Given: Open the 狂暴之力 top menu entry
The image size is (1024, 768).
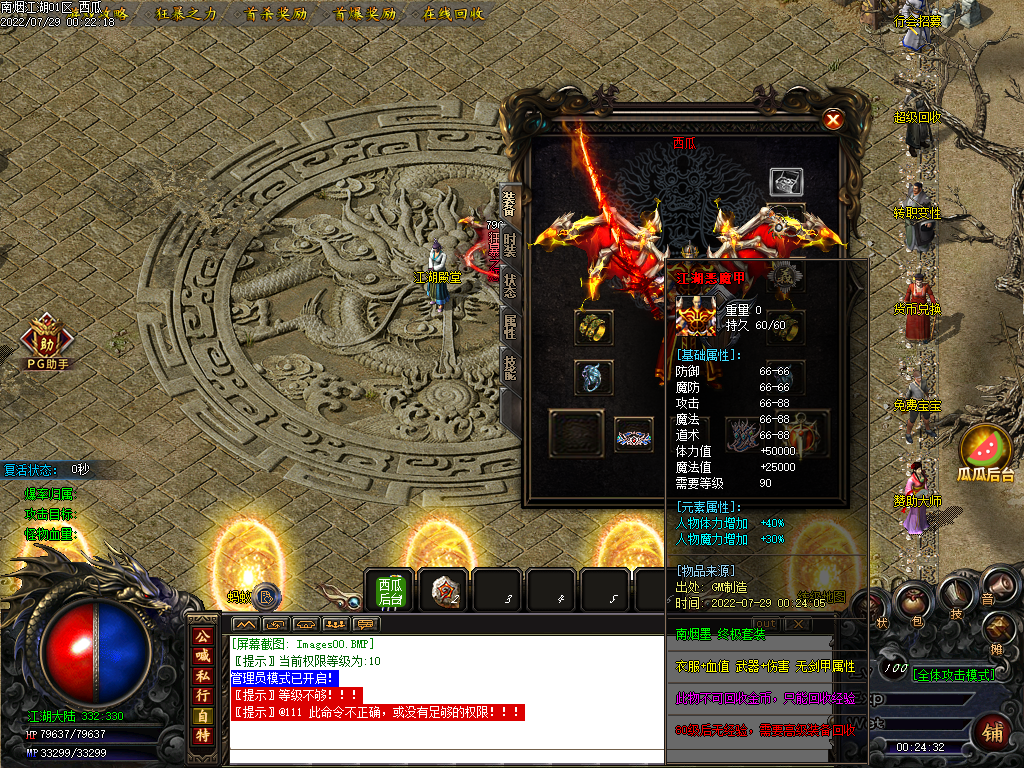Looking at the screenshot, I should [x=186, y=15].
